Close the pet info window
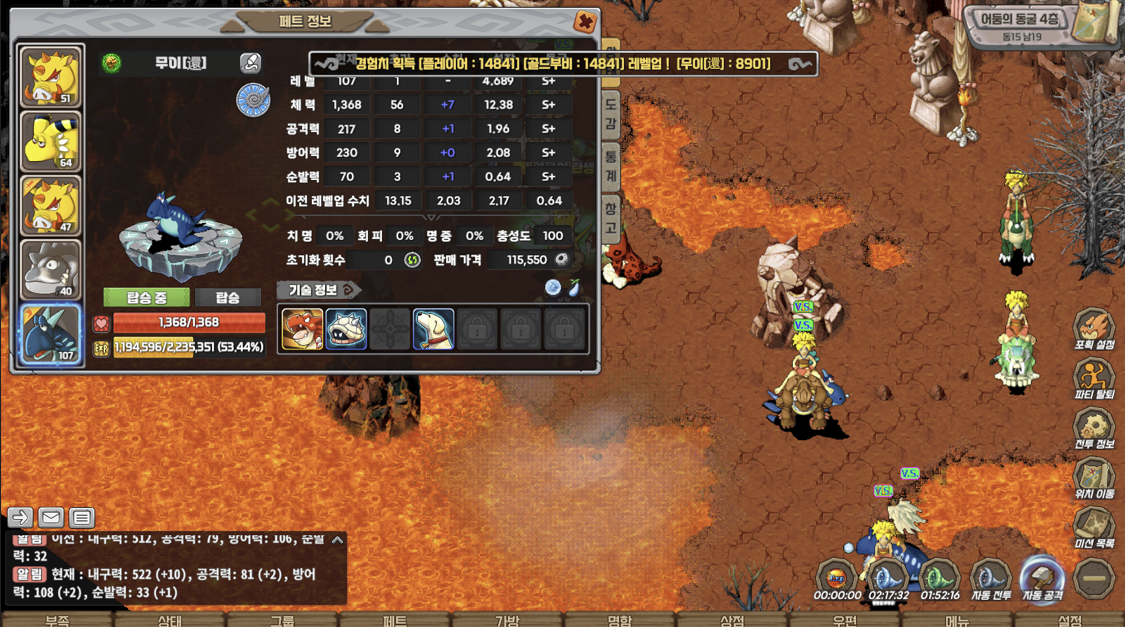The height and width of the screenshot is (627, 1125). (585, 22)
